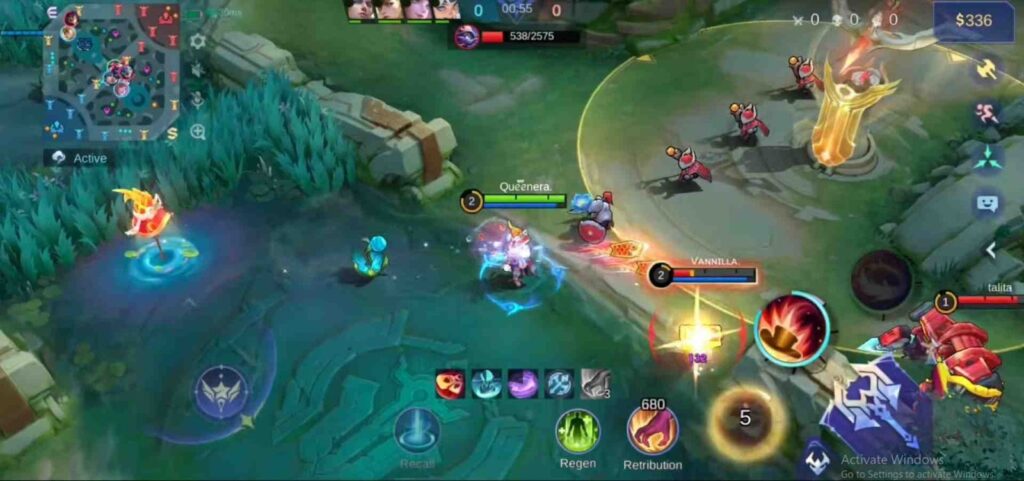Send the running-figure retreat command
This screenshot has width=1024, height=481.
987,113
